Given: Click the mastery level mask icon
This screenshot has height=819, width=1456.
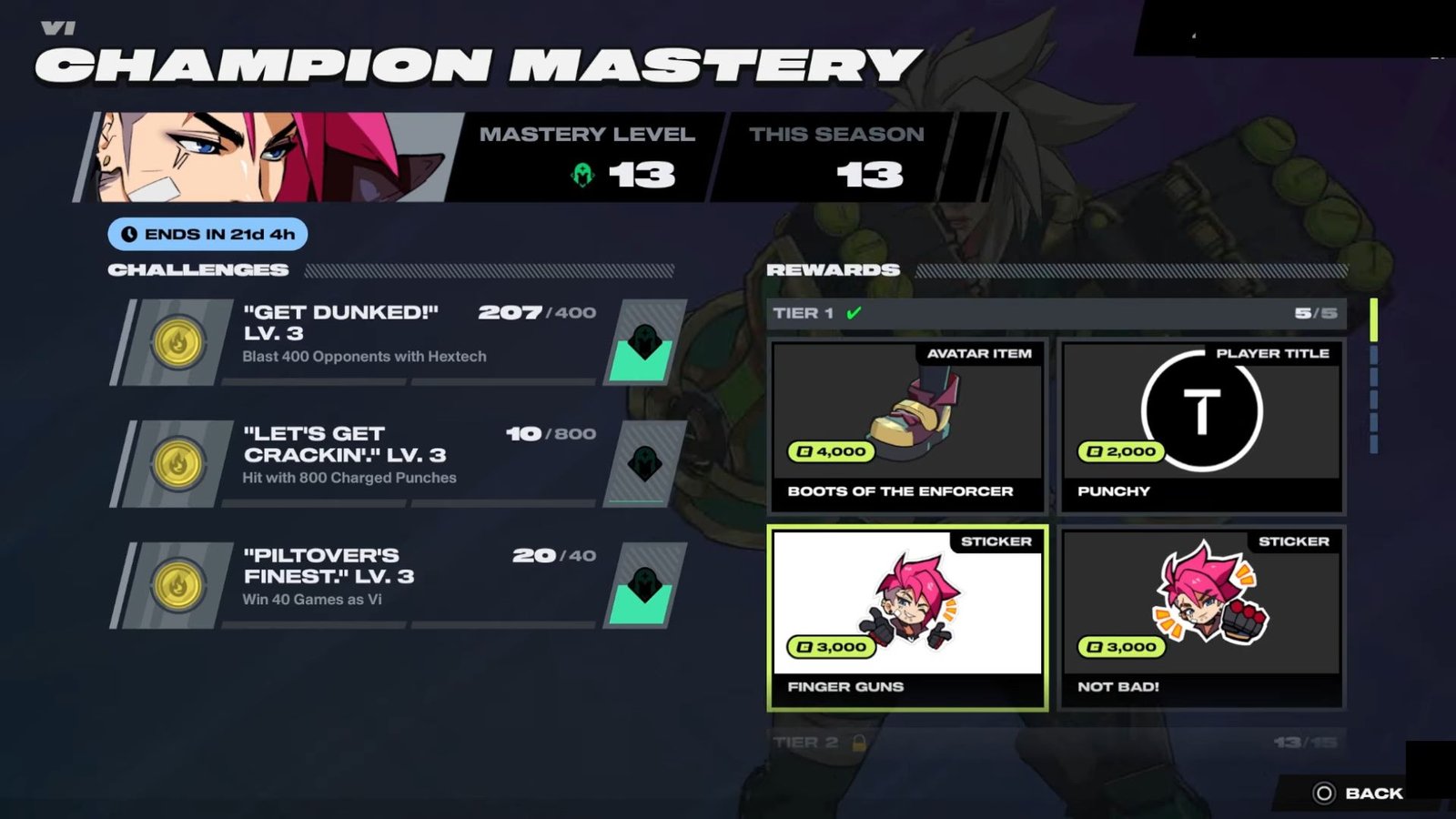Looking at the screenshot, I should click(x=579, y=173).
